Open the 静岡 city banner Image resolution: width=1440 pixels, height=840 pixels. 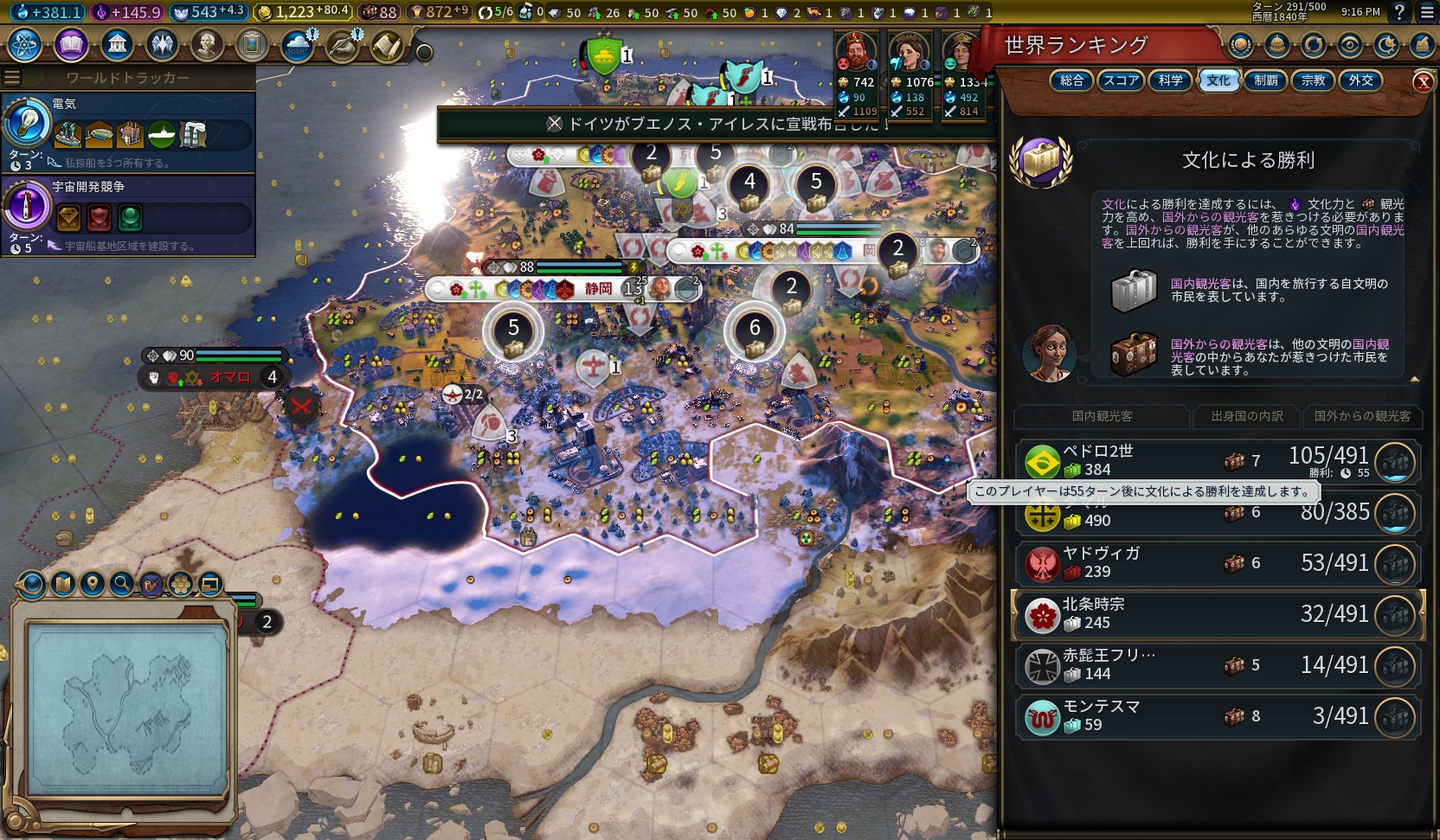[597, 289]
